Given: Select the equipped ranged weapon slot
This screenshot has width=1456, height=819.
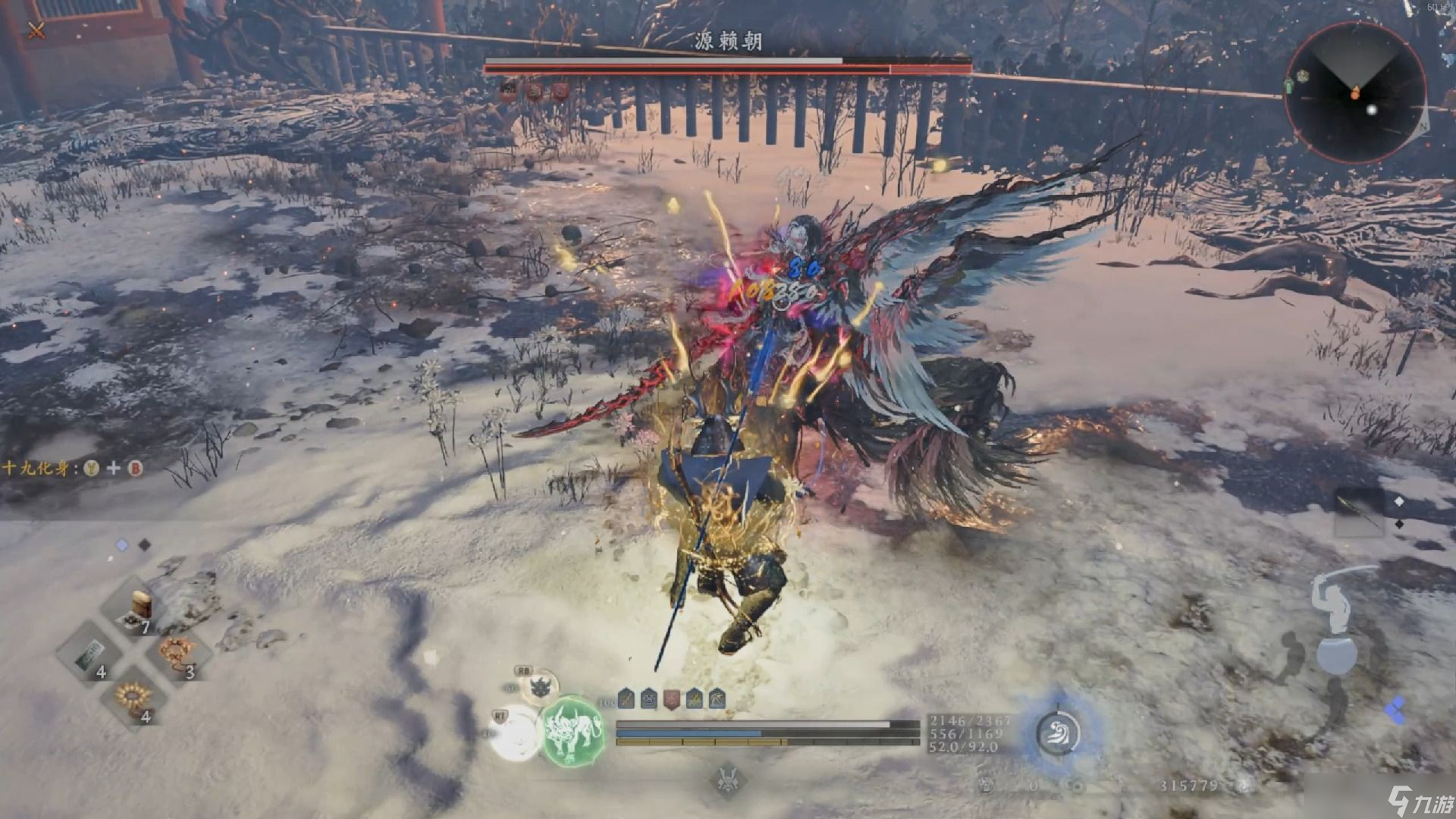Looking at the screenshot, I should [x=1359, y=510].
